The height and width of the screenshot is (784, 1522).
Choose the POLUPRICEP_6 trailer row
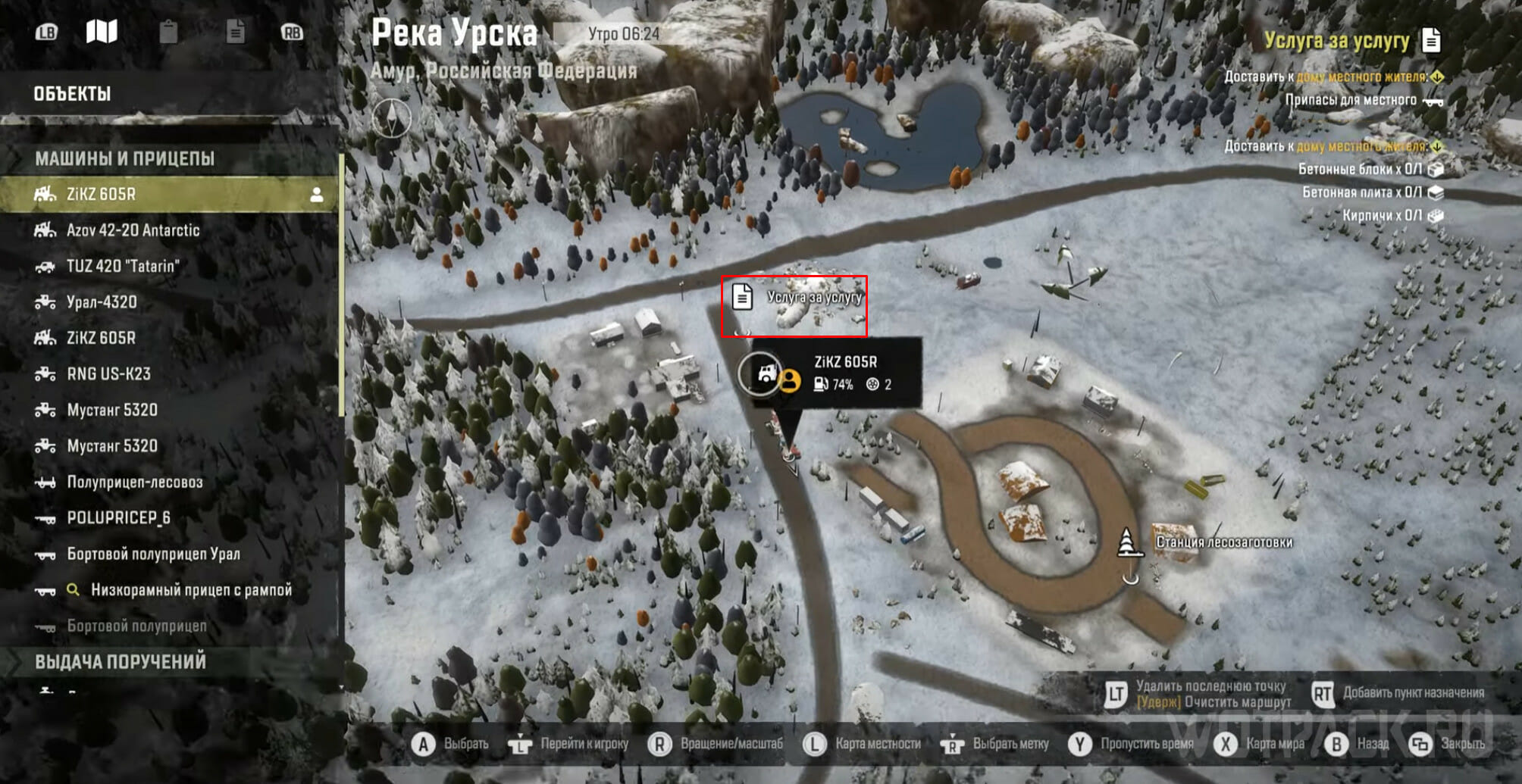pos(118,518)
